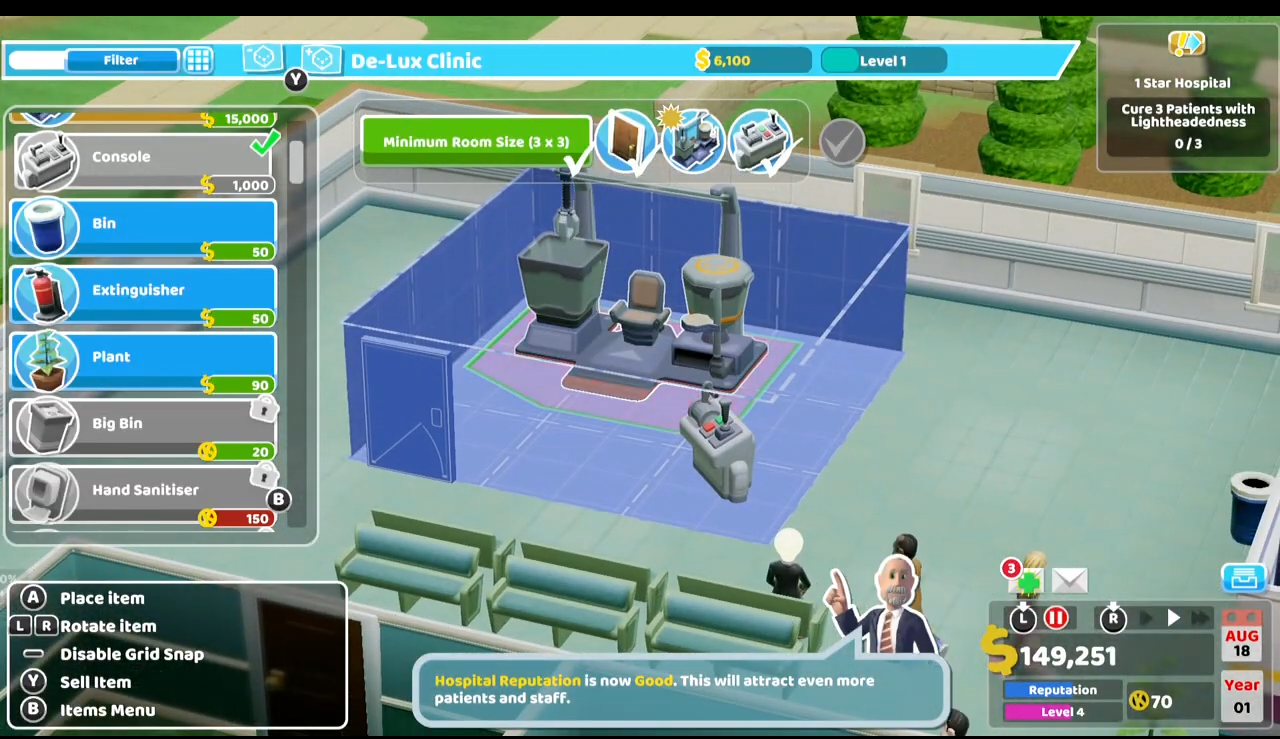This screenshot has width=1280, height=739.
Task: Select the console requirement icon
Action: [x=761, y=142]
